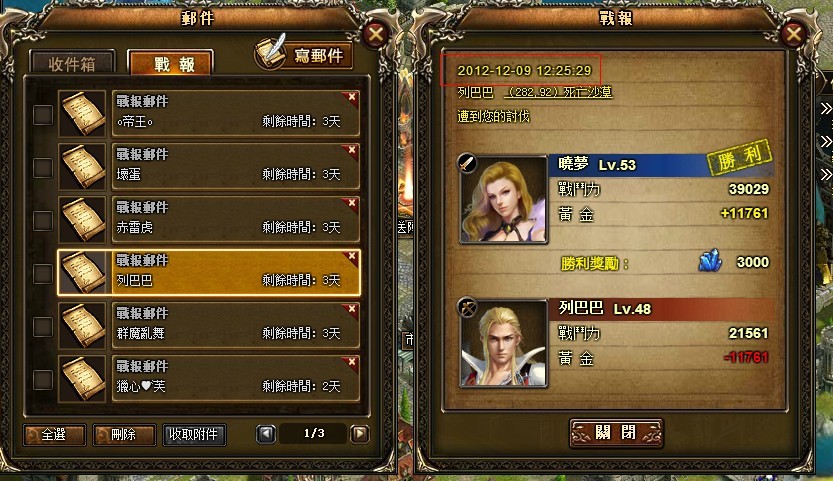Go to the previous mail page
The image size is (833, 481).
(x=266, y=434)
